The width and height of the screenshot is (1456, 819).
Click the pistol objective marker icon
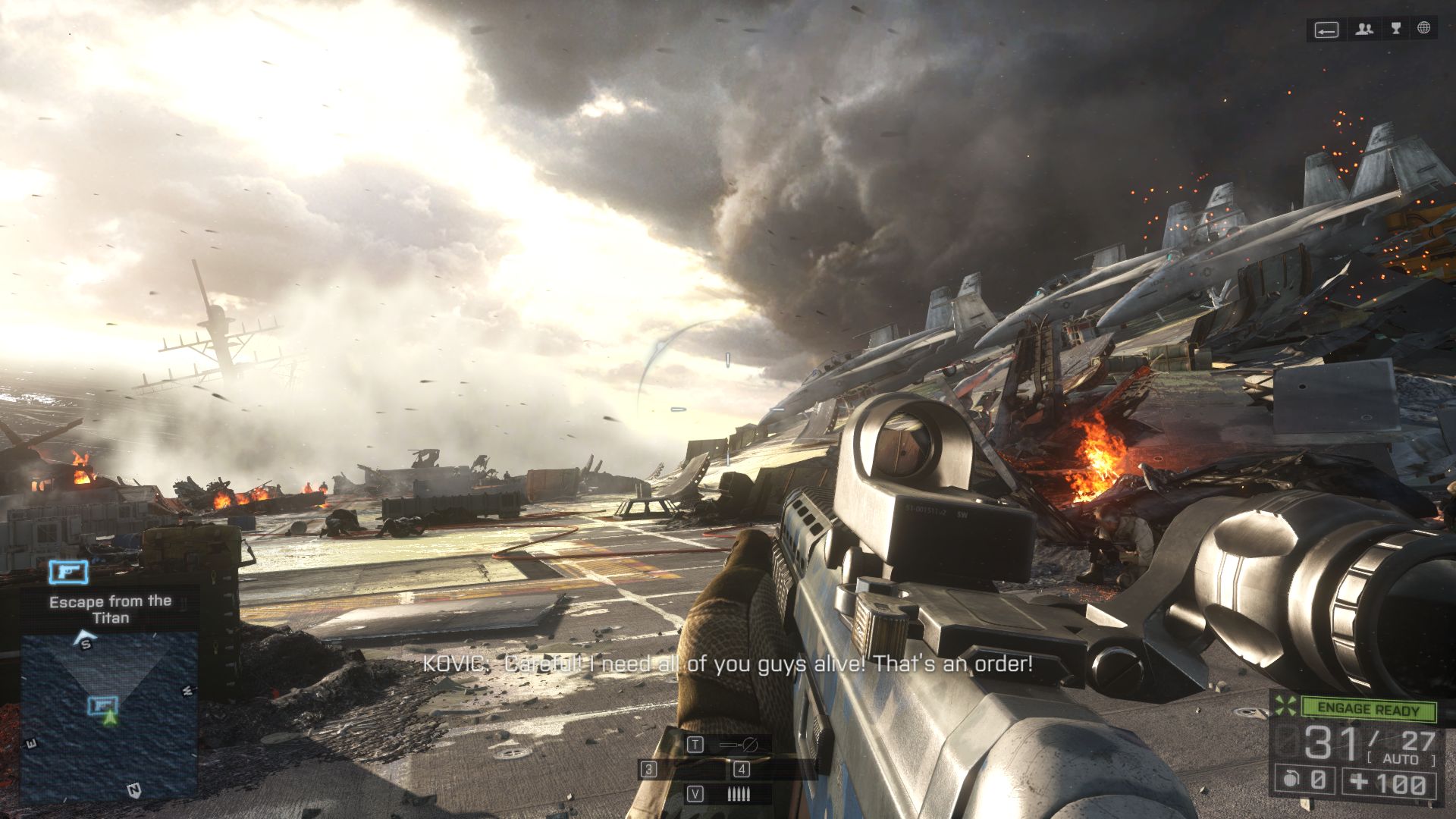(68, 572)
